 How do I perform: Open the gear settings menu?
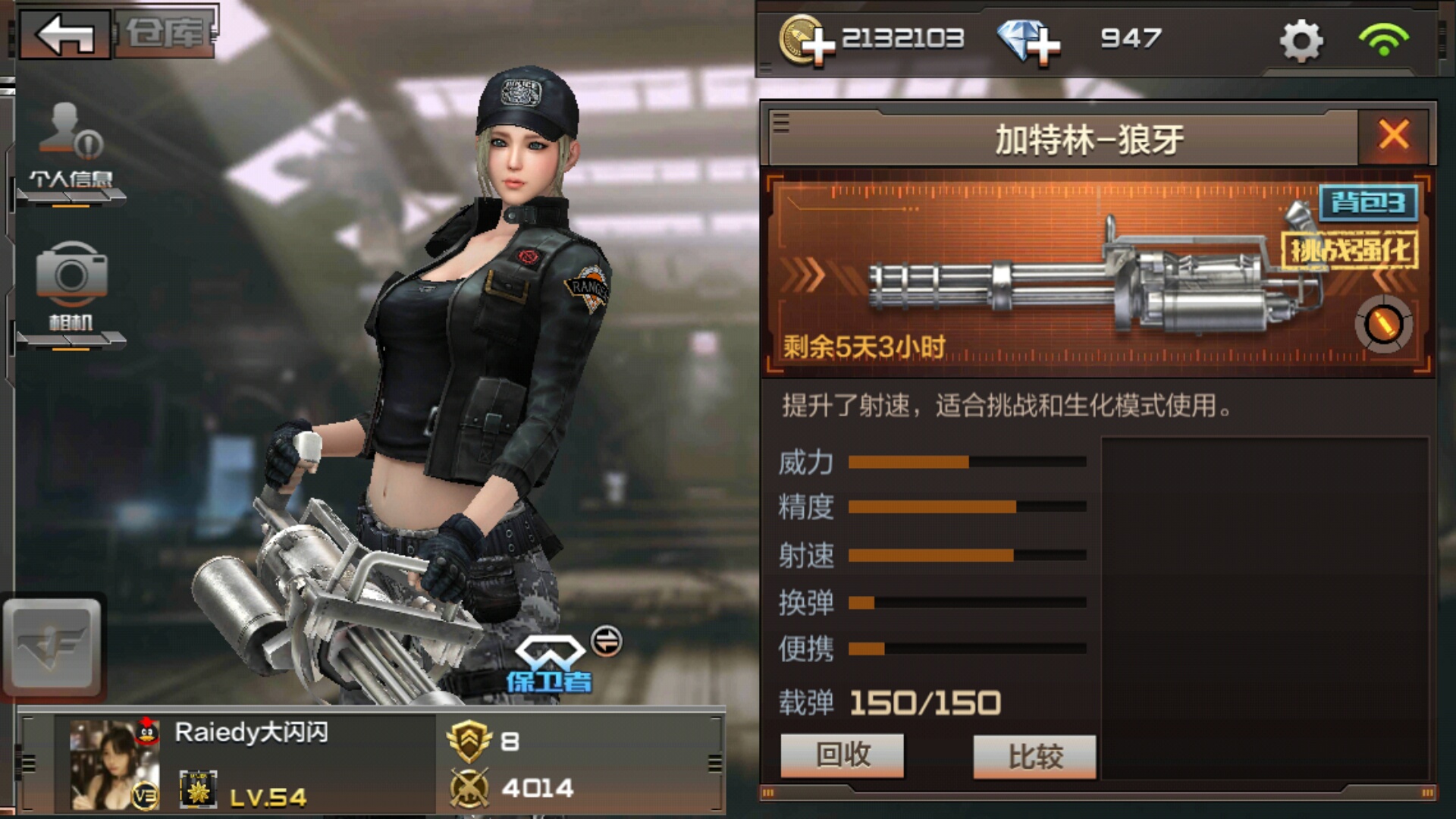point(1301,40)
